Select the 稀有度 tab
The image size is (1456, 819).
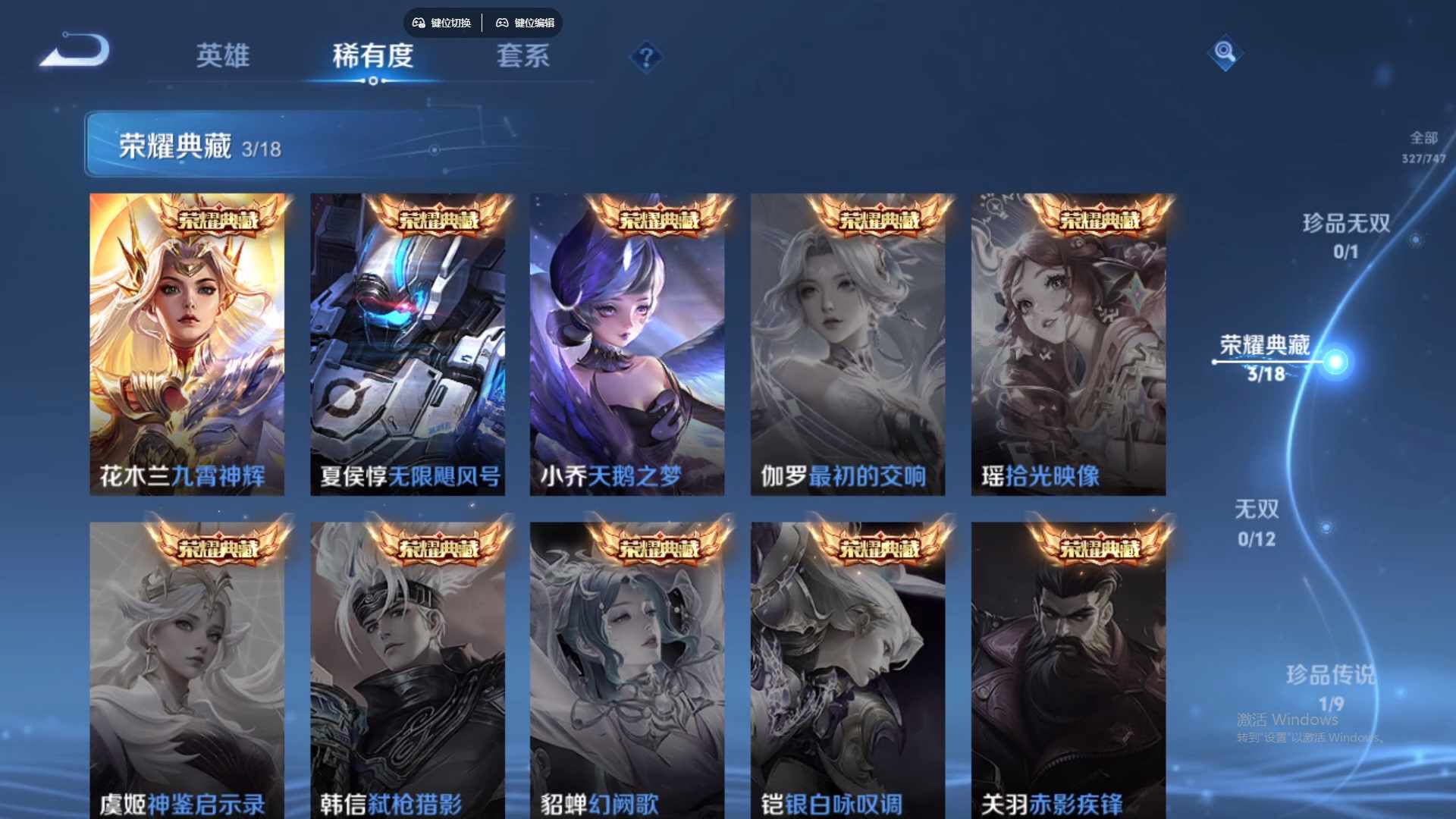point(372,56)
